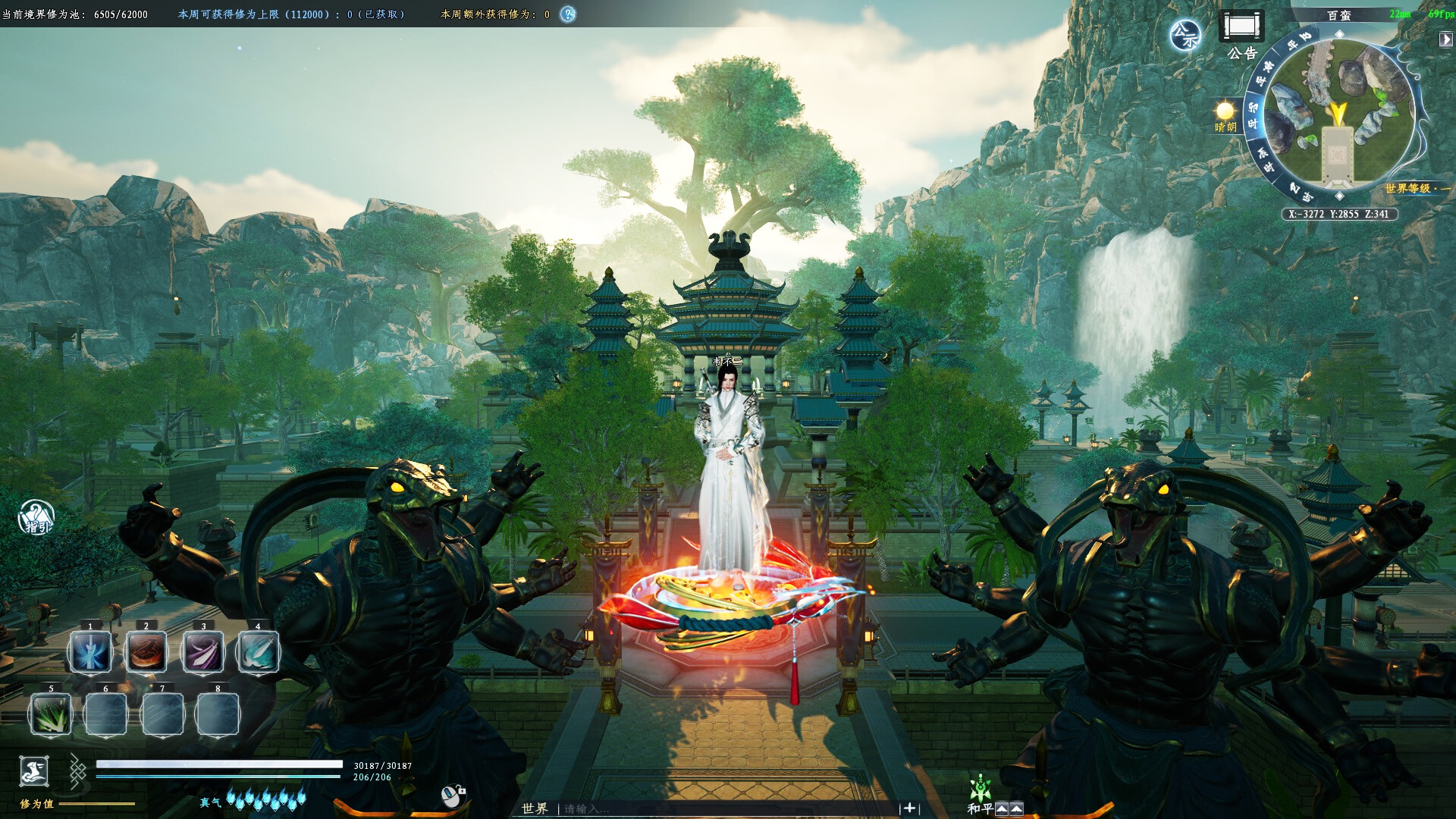Select the skill in hotbar slot 3
Screen dimensions: 1456x819
[x=205, y=653]
